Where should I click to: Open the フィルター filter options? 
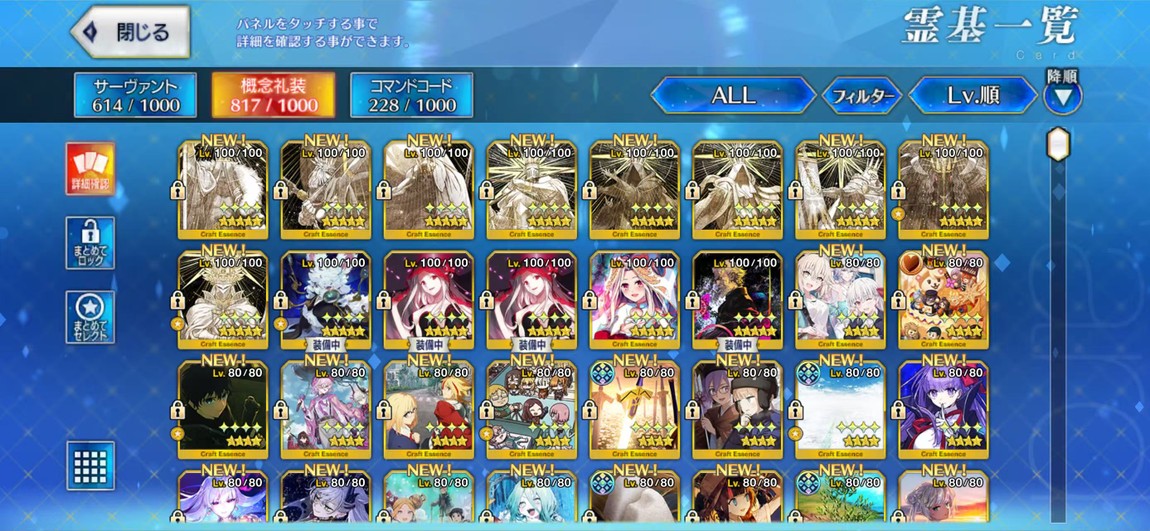862,96
